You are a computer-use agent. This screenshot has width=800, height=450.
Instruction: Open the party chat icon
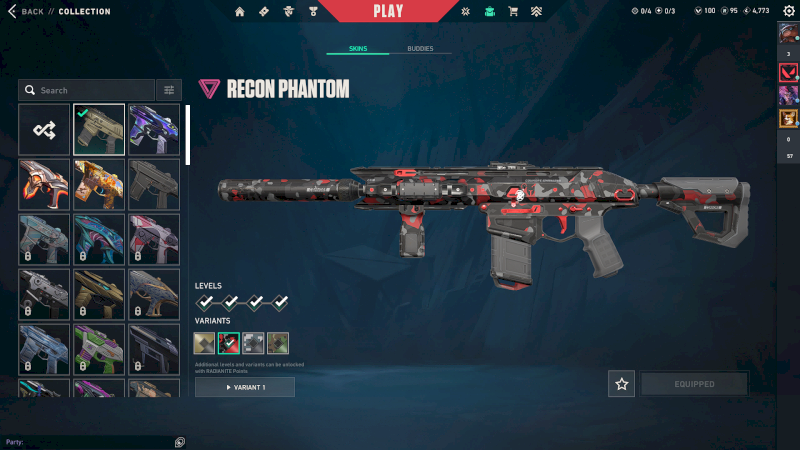179,442
